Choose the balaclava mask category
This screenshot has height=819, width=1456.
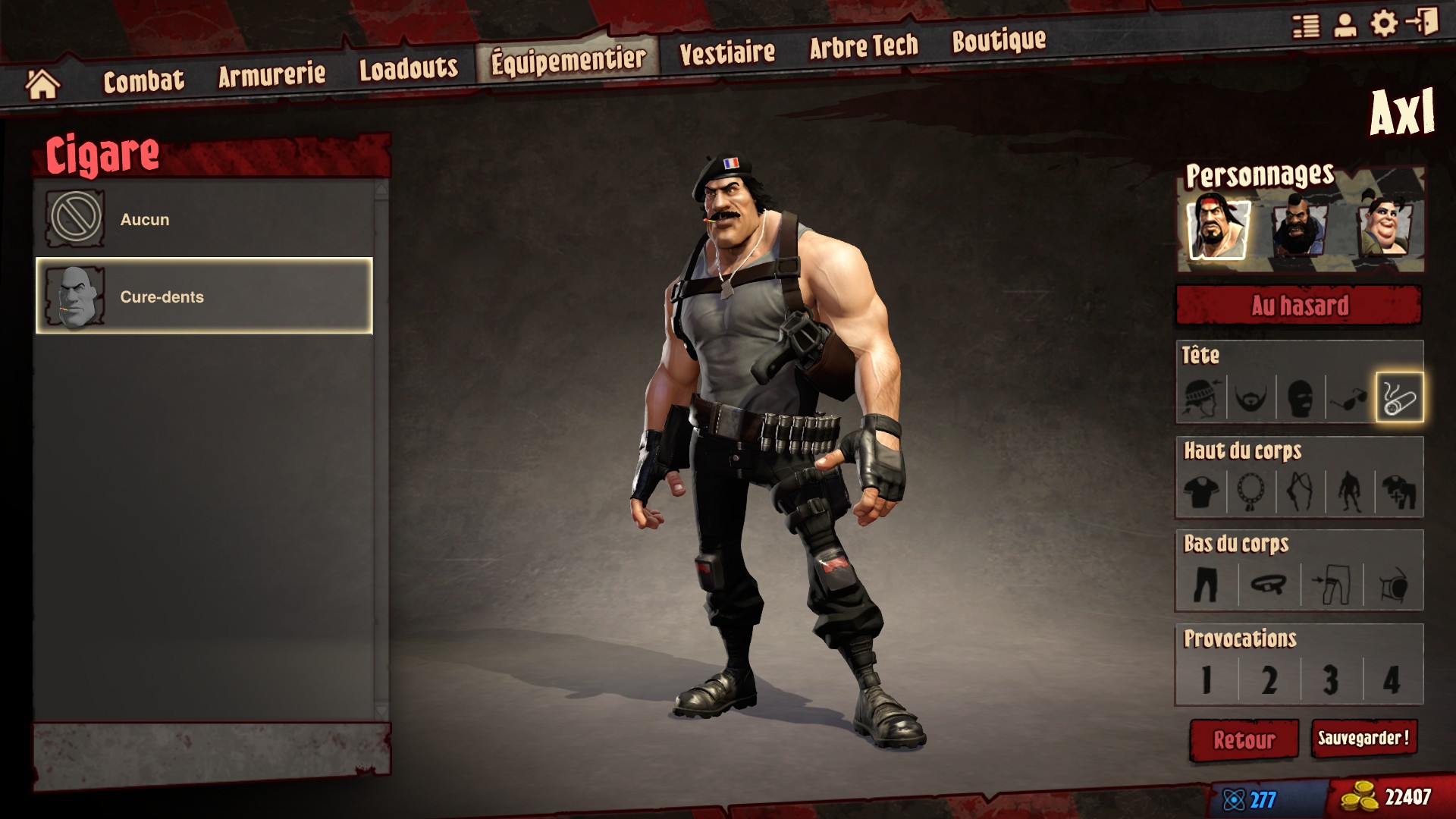point(1300,397)
